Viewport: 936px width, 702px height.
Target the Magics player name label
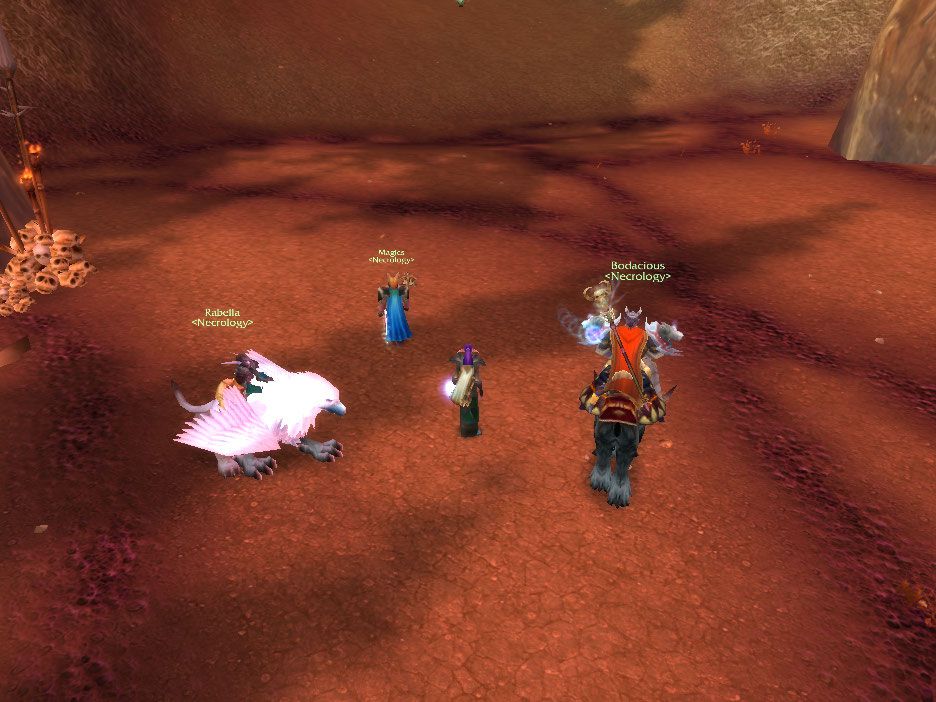tap(391, 253)
